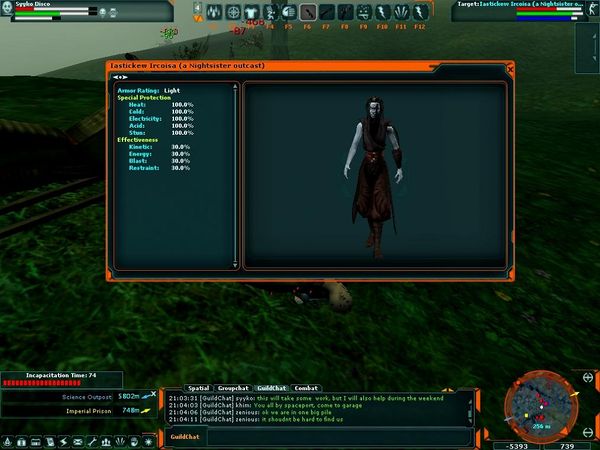Close the waypoint tracker panel
600x450 pixels.
coord(153,394)
